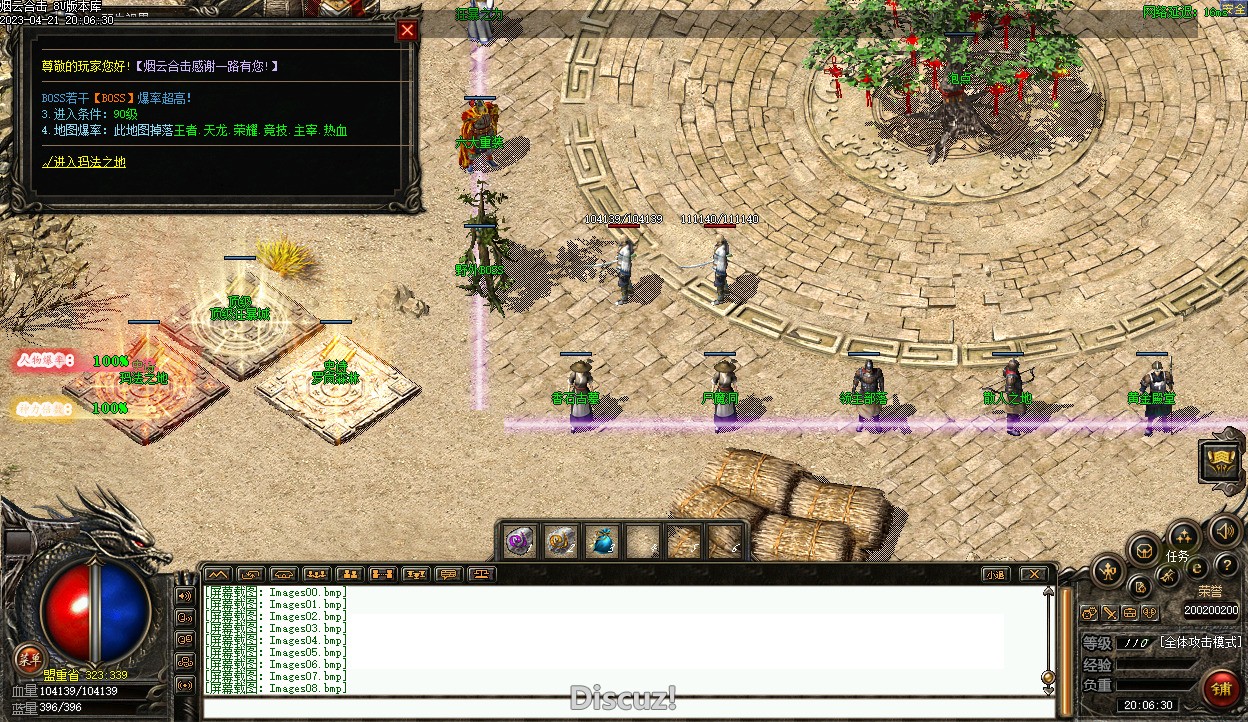Click the 小退 logout button
1248x722 pixels.
(994, 574)
